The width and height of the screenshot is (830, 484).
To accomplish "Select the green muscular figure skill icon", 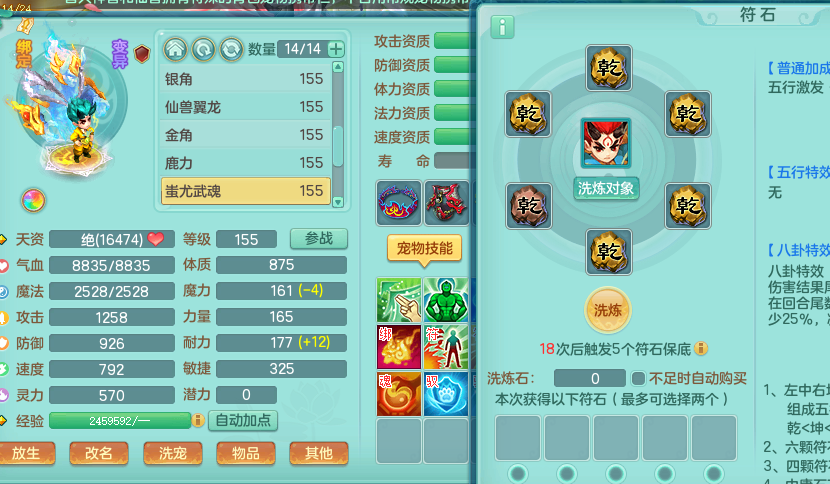I will [446, 300].
